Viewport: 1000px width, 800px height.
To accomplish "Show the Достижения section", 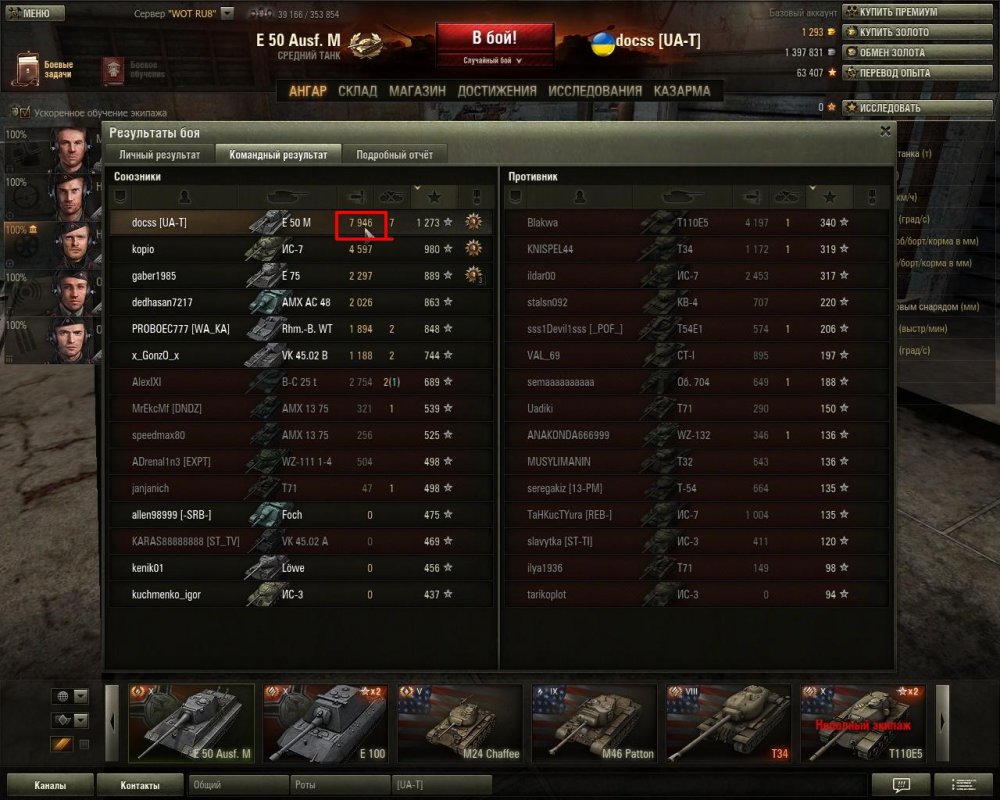I will [496, 91].
